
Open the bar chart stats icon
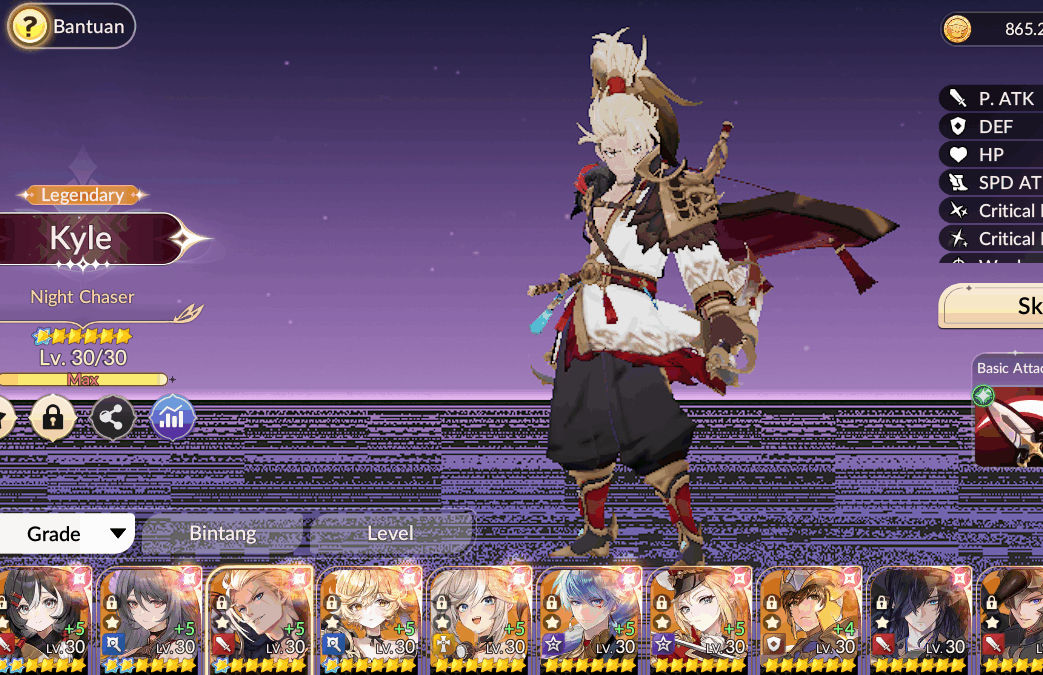(x=172, y=418)
